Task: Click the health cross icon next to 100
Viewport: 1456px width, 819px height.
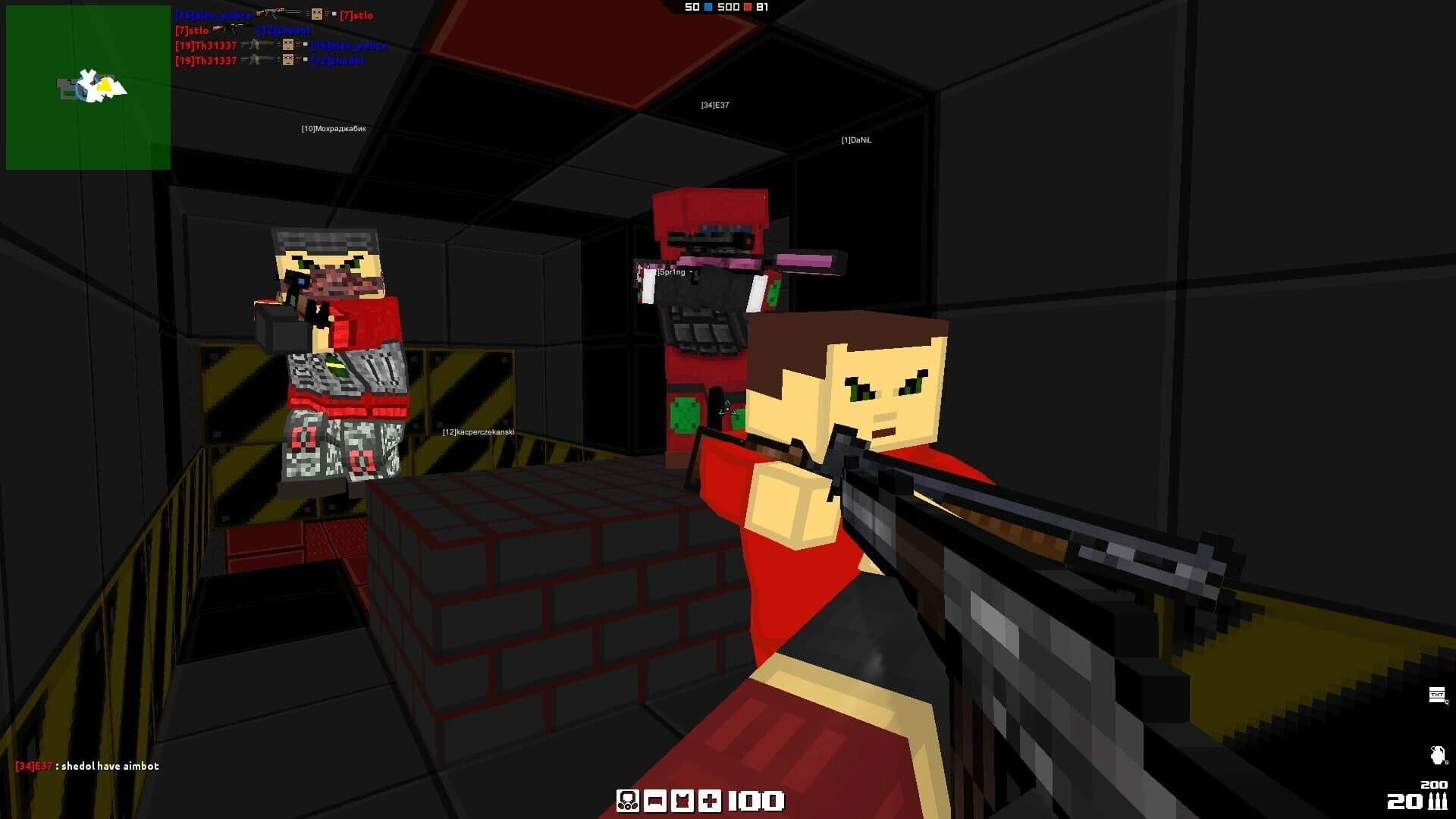Action: pos(710,801)
